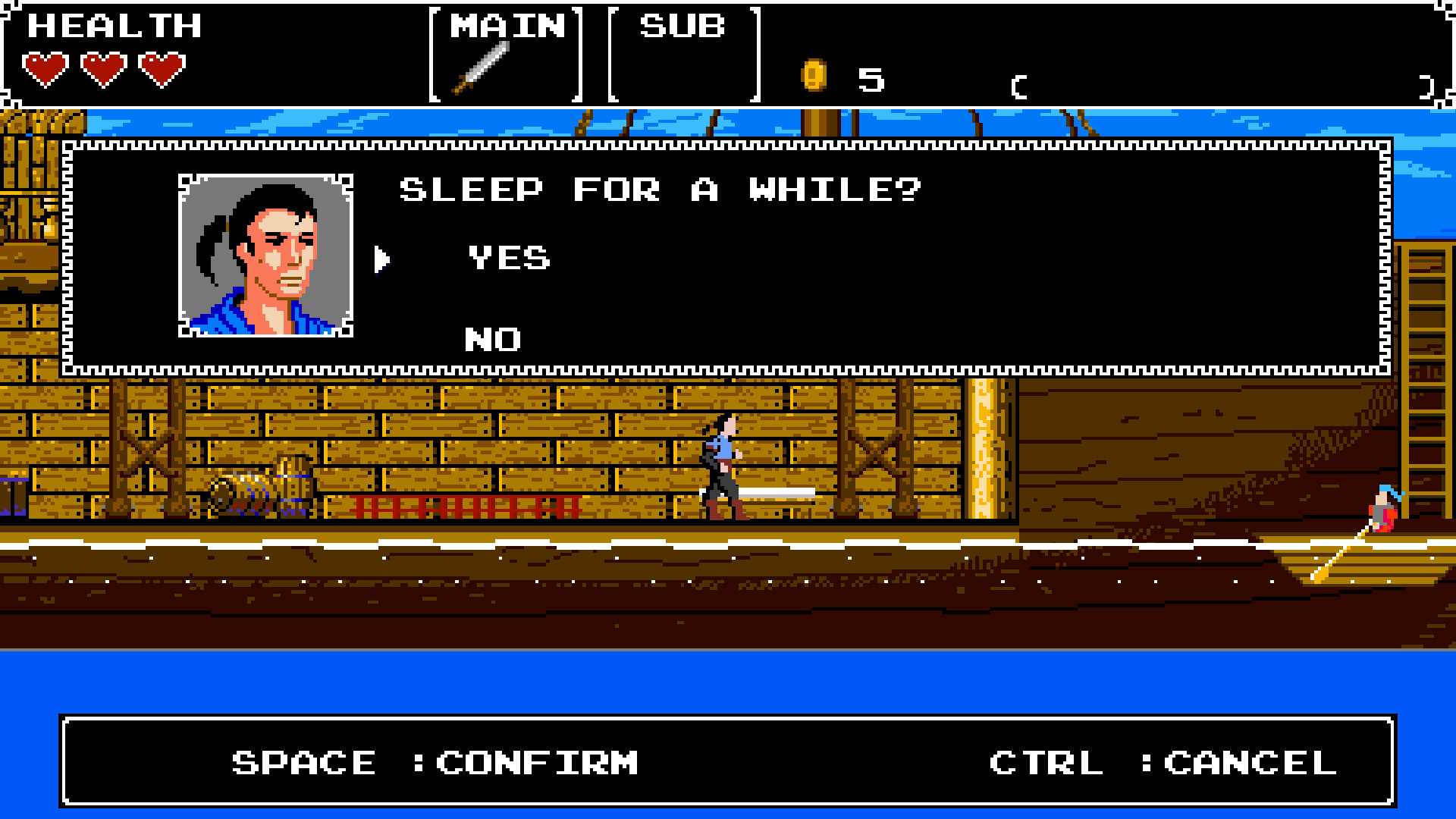
Task: Click the character portrait in the dialog box
Action: (265, 254)
